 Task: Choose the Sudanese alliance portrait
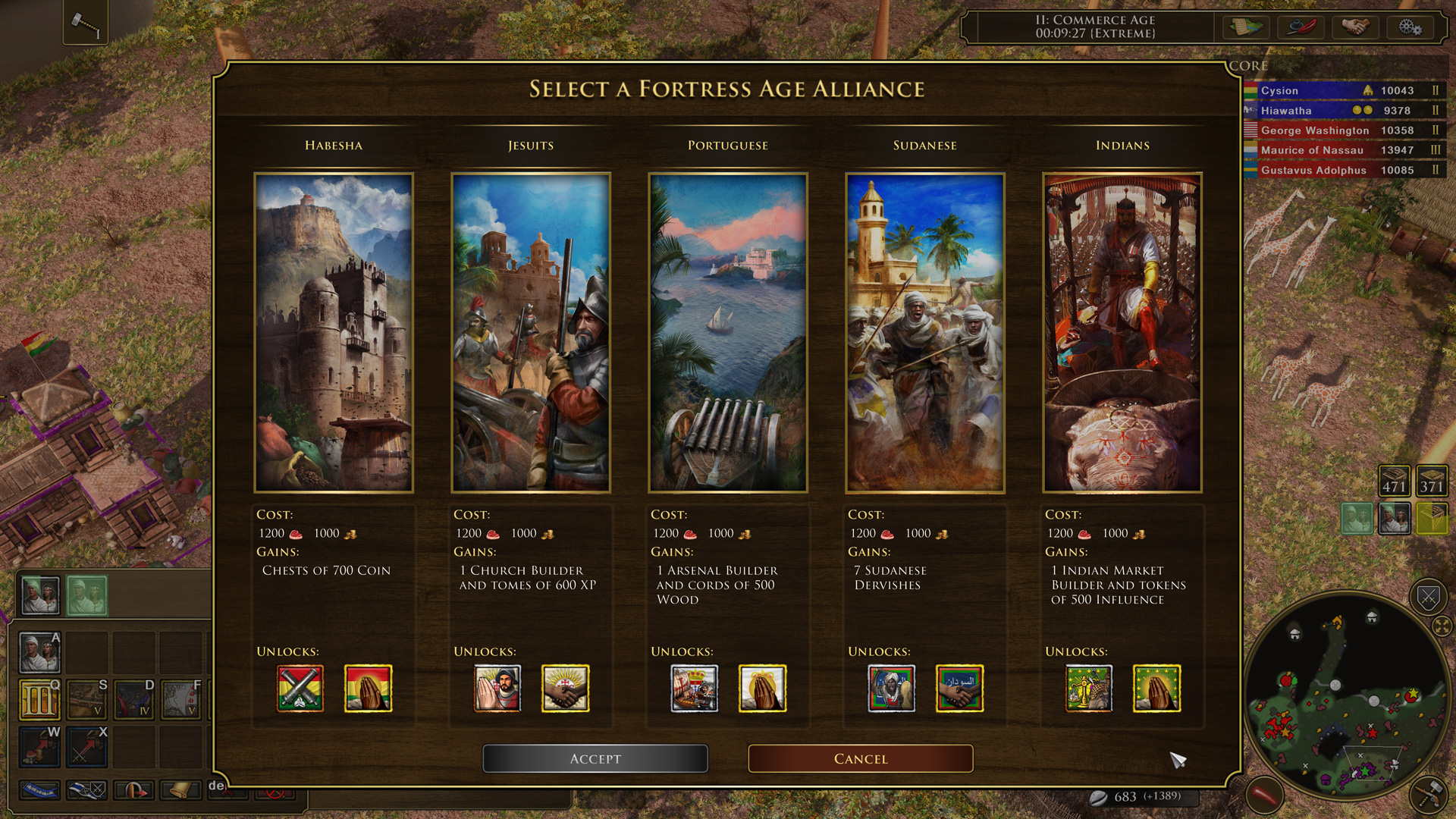click(x=925, y=333)
